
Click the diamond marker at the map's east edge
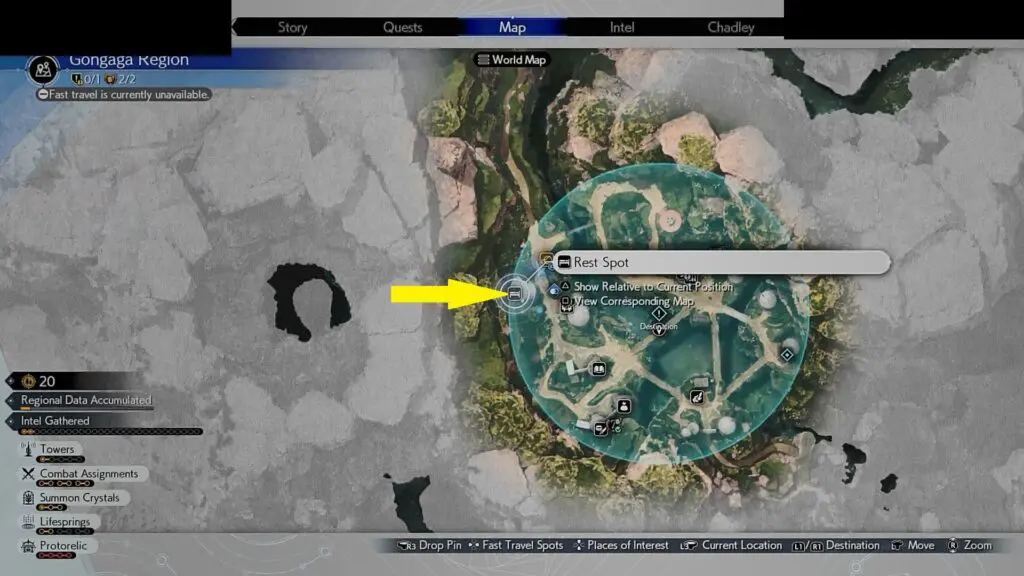pyautogui.click(x=788, y=354)
